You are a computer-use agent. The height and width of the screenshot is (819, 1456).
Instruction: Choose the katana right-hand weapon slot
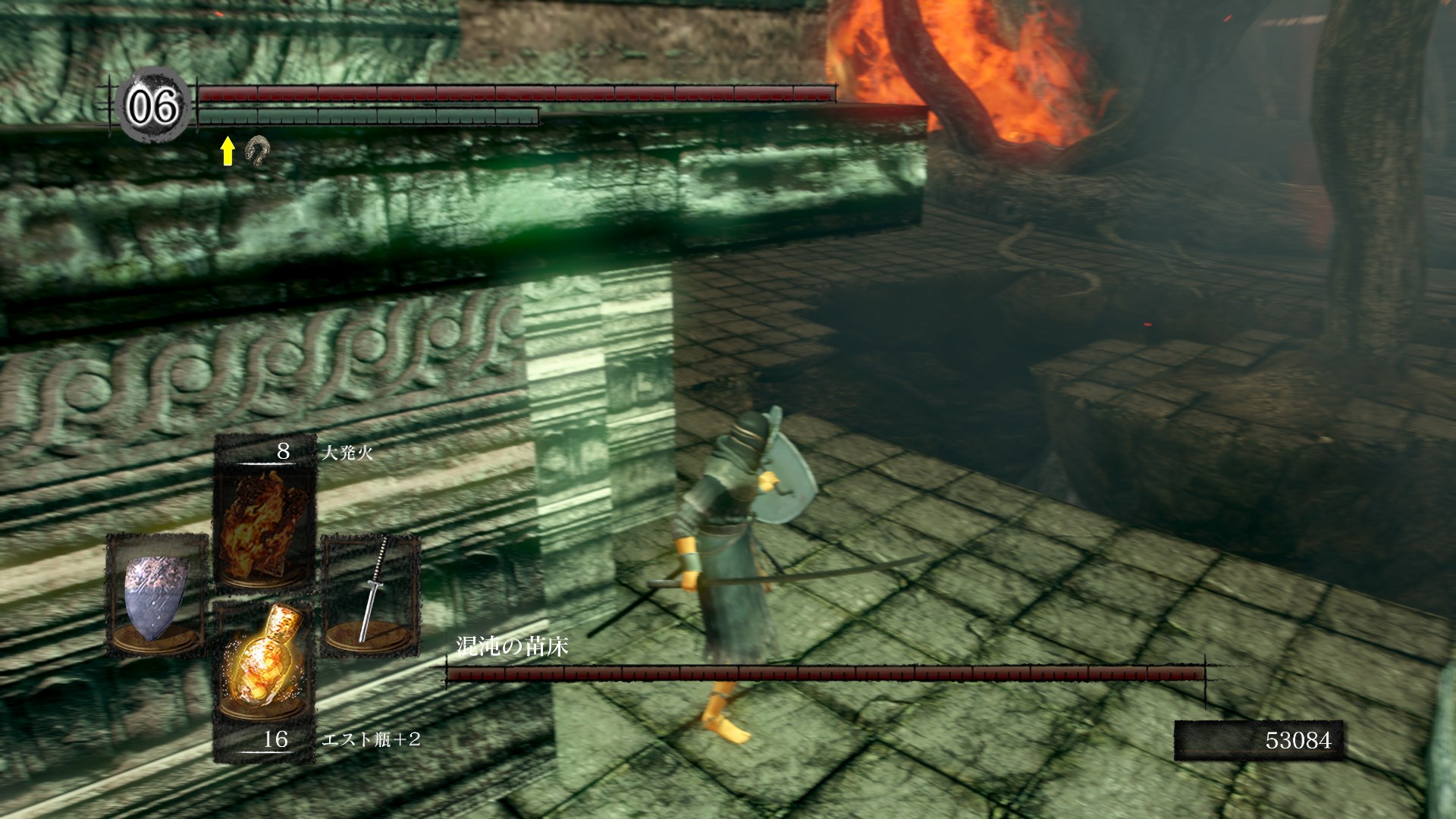point(371,593)
